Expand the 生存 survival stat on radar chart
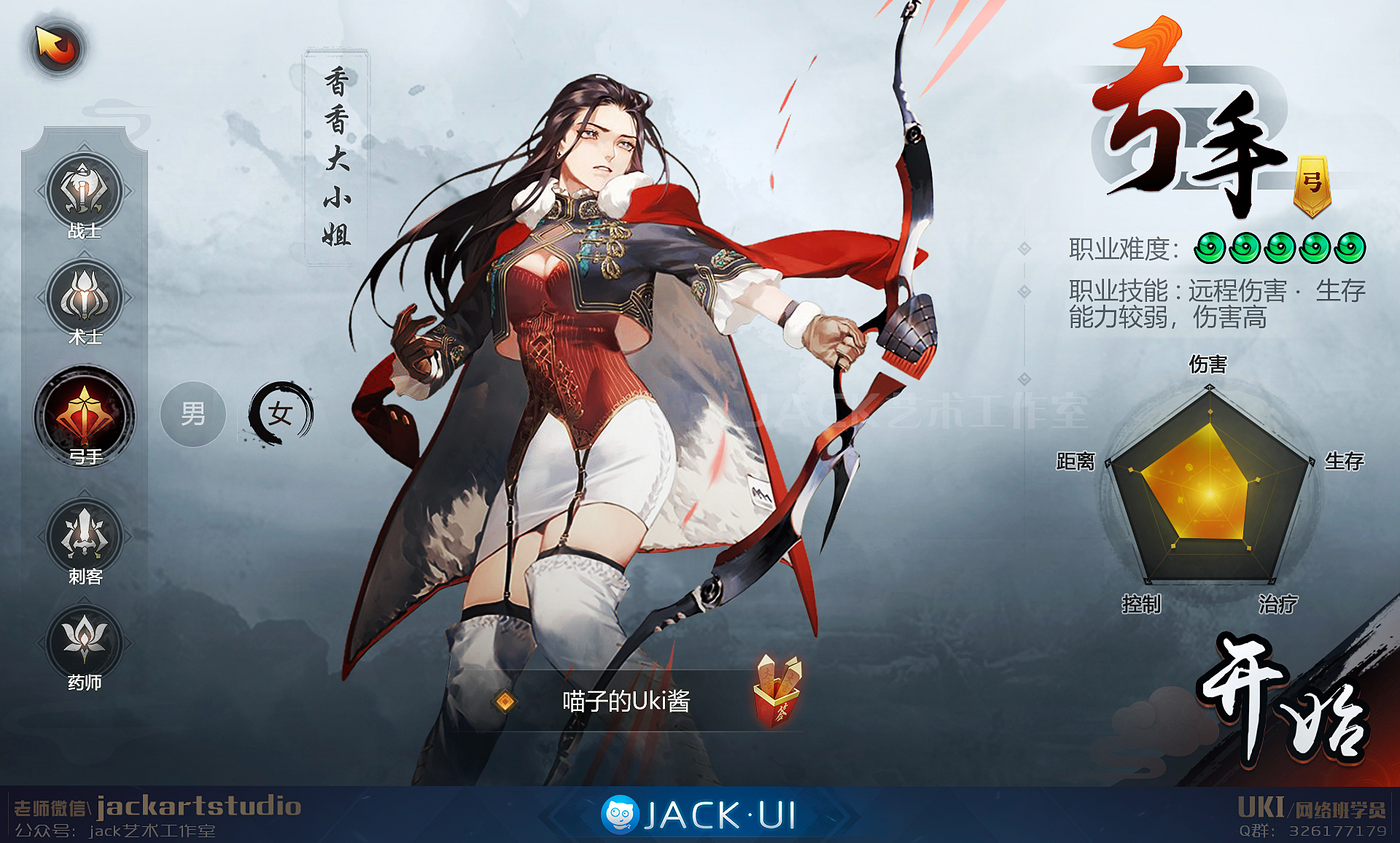The height and width of the screenshot is (843, 1400). coord(1345,461)
